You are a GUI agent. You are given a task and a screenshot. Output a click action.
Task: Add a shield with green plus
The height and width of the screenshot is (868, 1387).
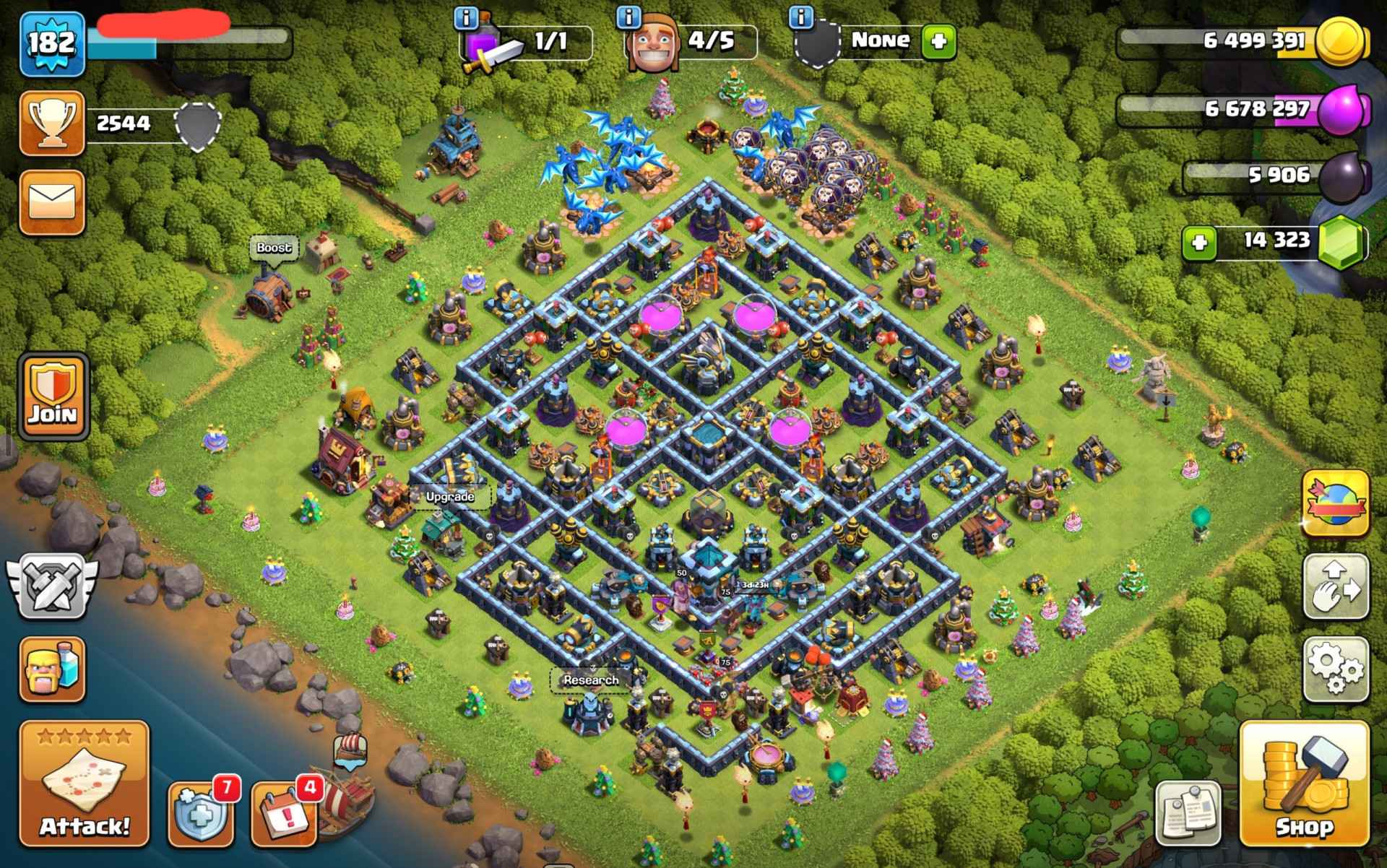[938, 41]
